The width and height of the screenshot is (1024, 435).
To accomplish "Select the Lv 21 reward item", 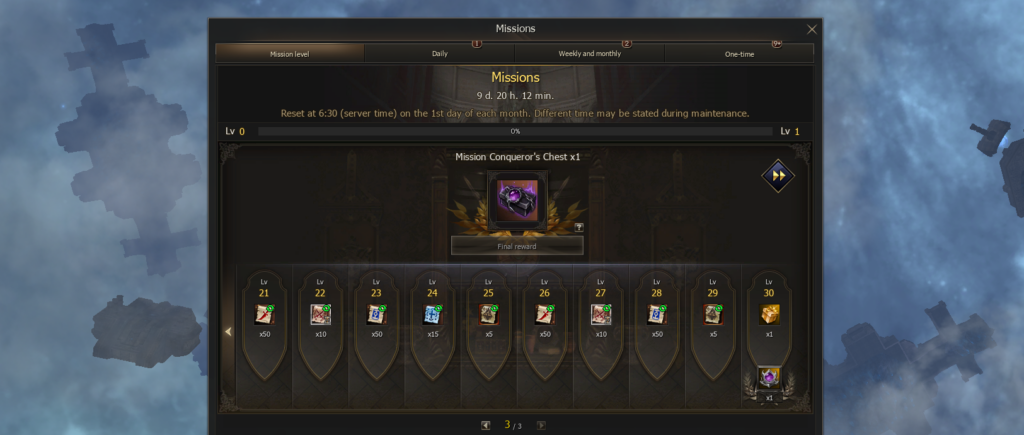I will [x=264, y=315].
